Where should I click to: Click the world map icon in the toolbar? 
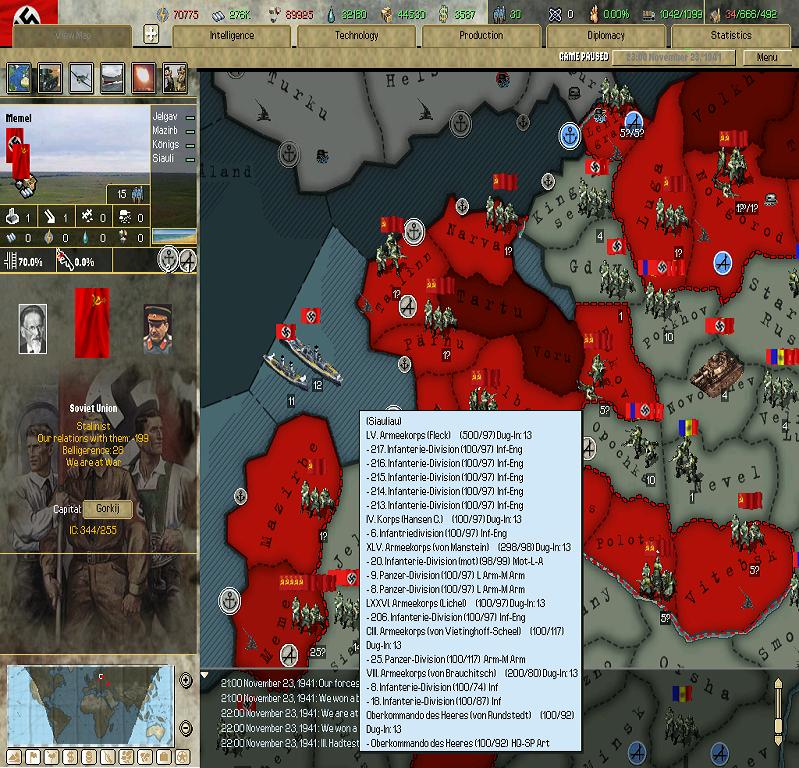19,77
